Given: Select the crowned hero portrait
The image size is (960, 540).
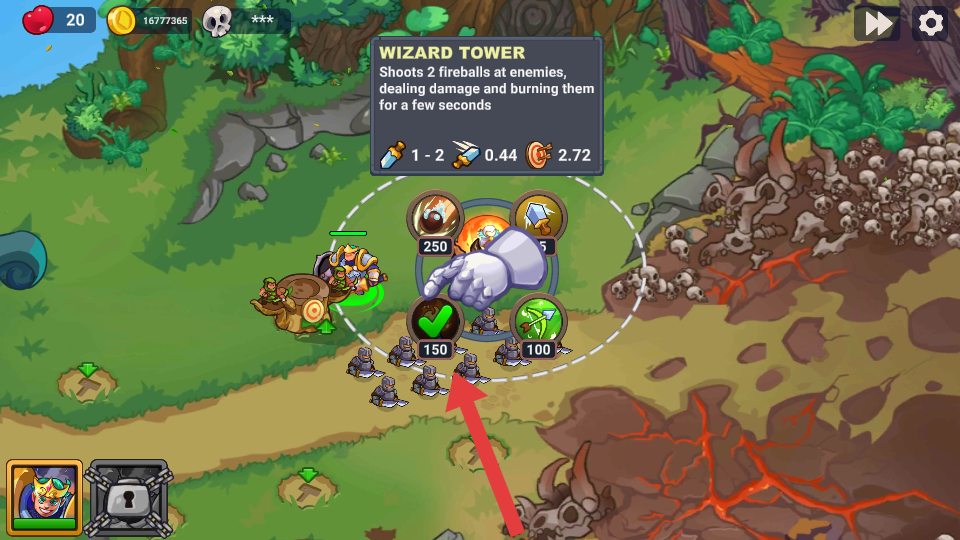Looking at the screenshot, I should click(x=44, y=496).
